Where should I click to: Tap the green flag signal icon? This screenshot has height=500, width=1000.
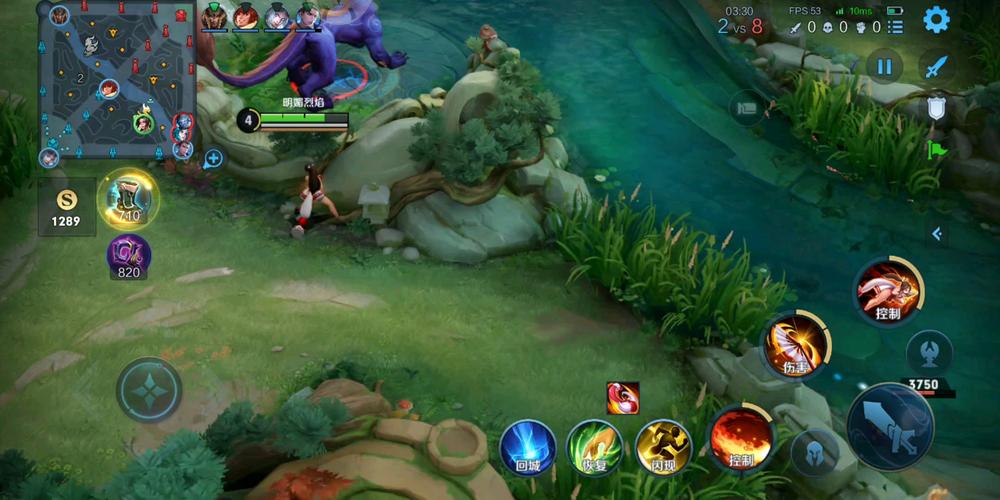coord(936,150)
